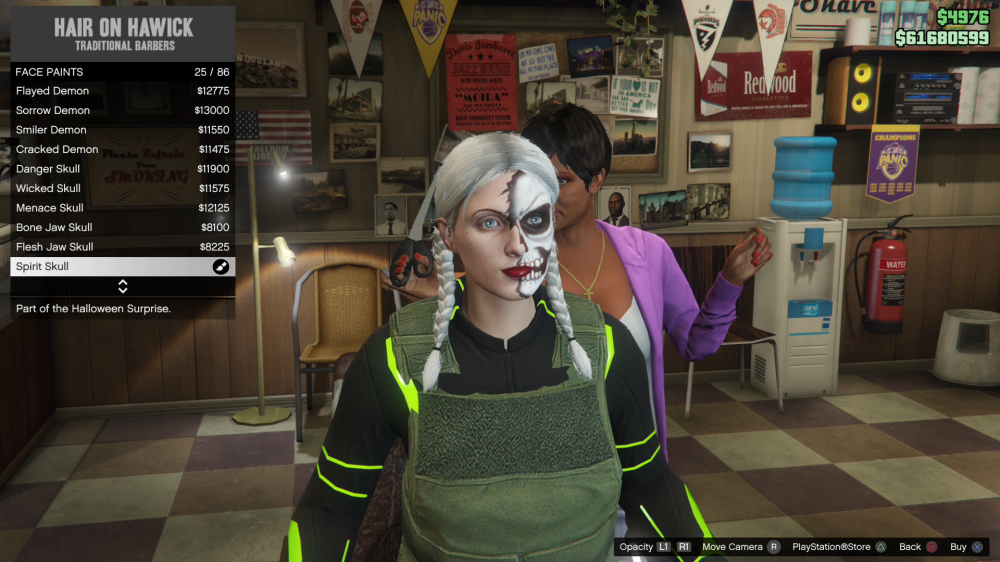
Task: Click the list scroll arrows below Spirit Skull
Action: click(x=123, y=287)
